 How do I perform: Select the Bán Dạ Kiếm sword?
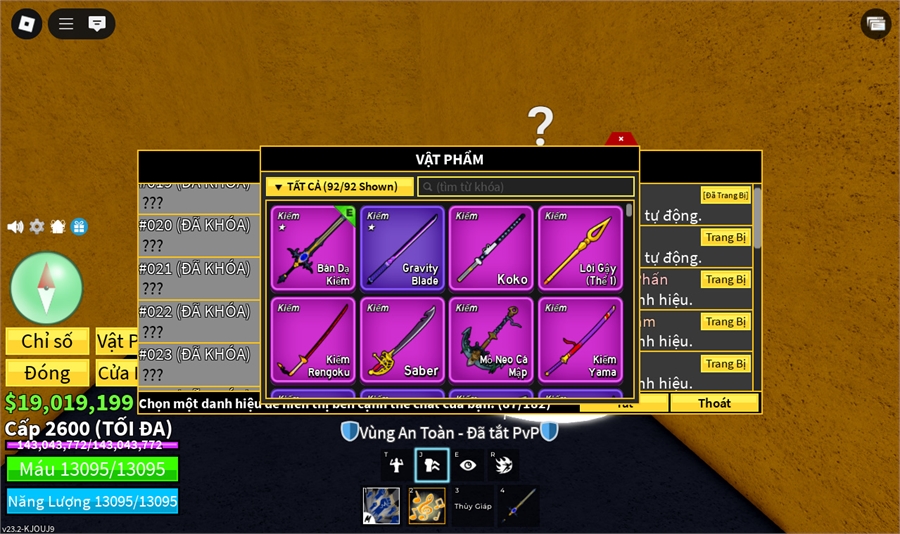[313, 248]
